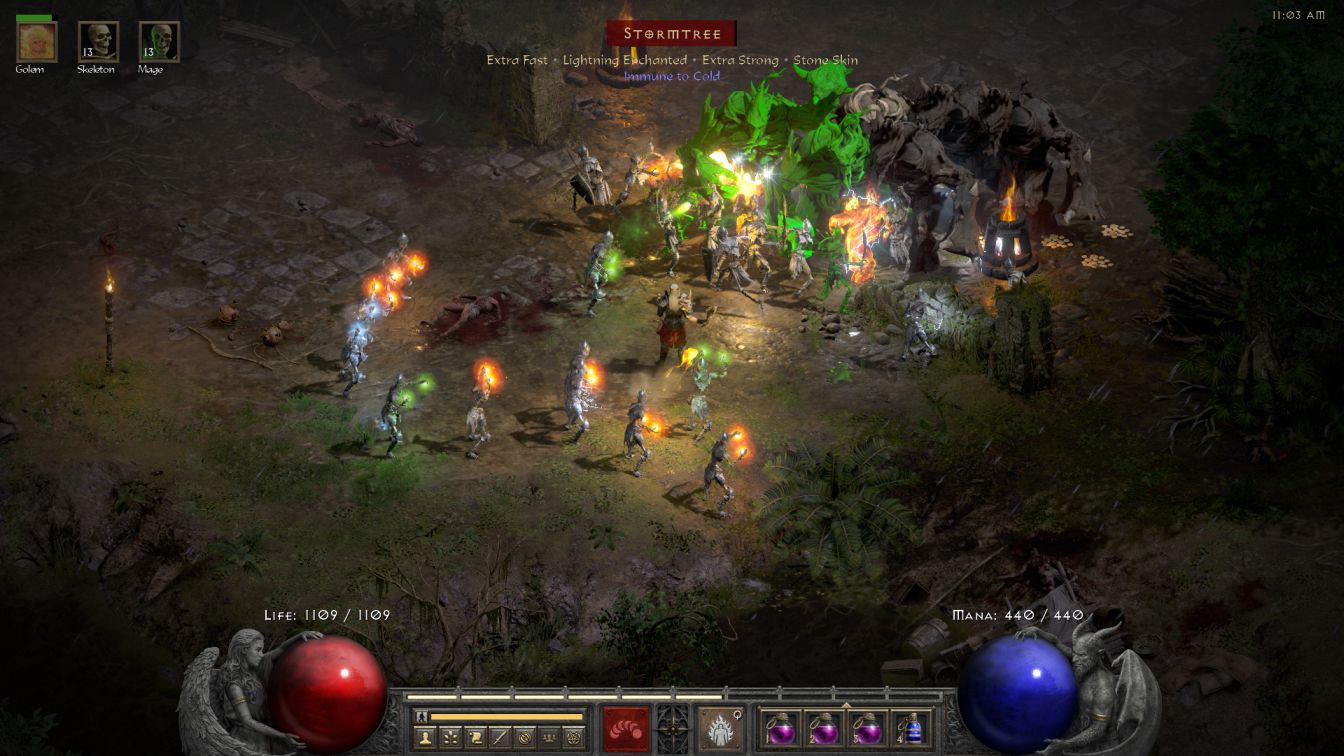Open the character sheet bust button
The height and width of the screenshot is (756, 1344).
[x=424, y=738]
